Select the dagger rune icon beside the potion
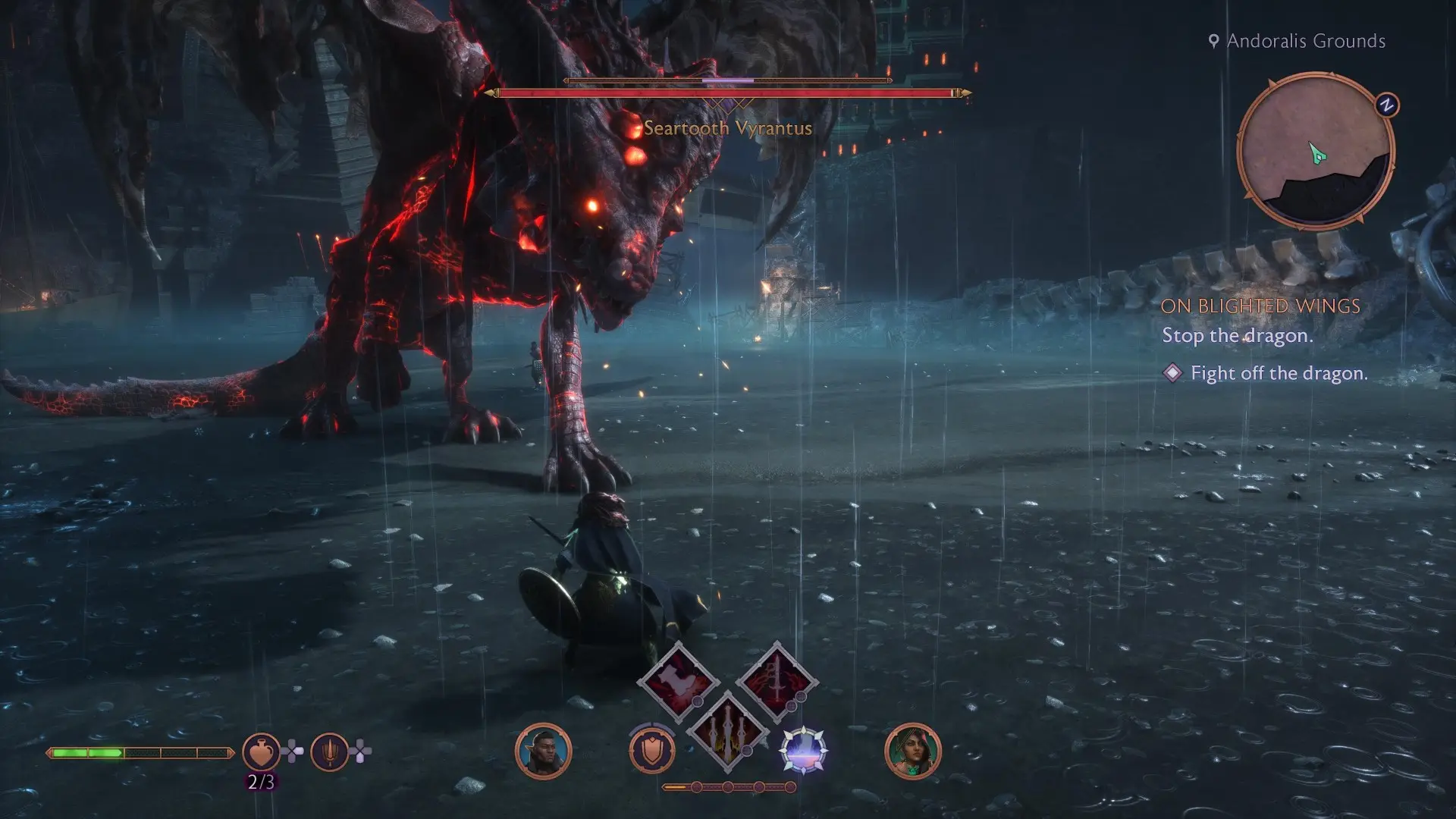 [x=329, y=752]
